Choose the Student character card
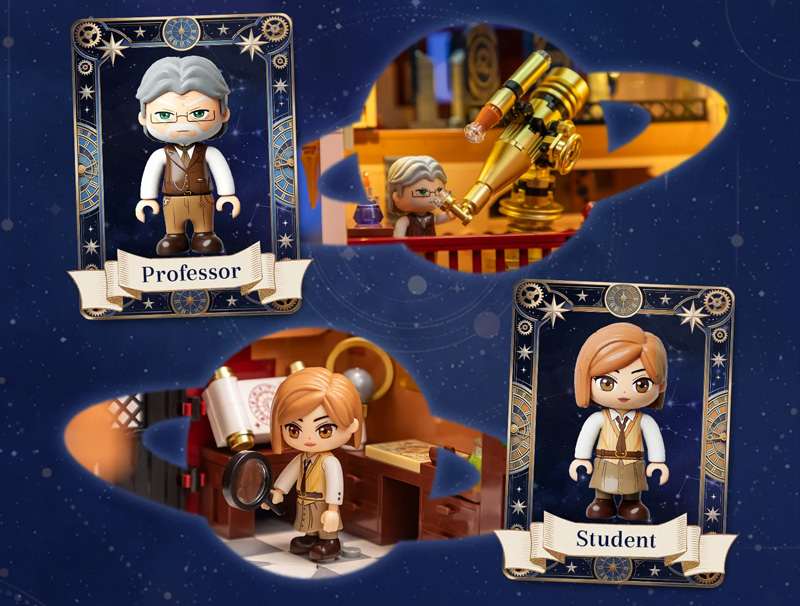This screenshot has height=606, width=800. pyautogui.click(x=616, y=430)
